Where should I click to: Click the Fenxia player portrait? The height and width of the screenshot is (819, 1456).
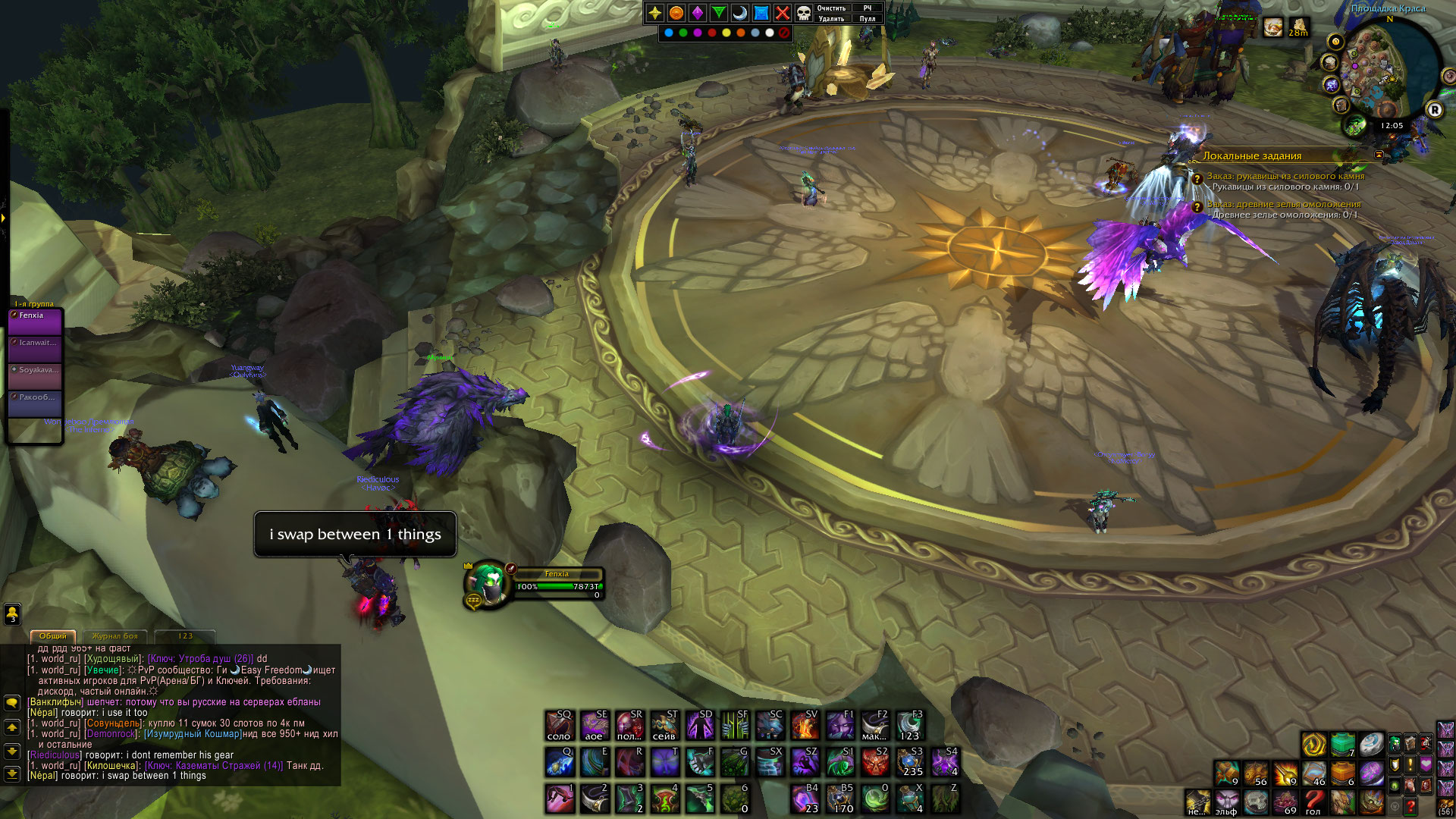487,584
